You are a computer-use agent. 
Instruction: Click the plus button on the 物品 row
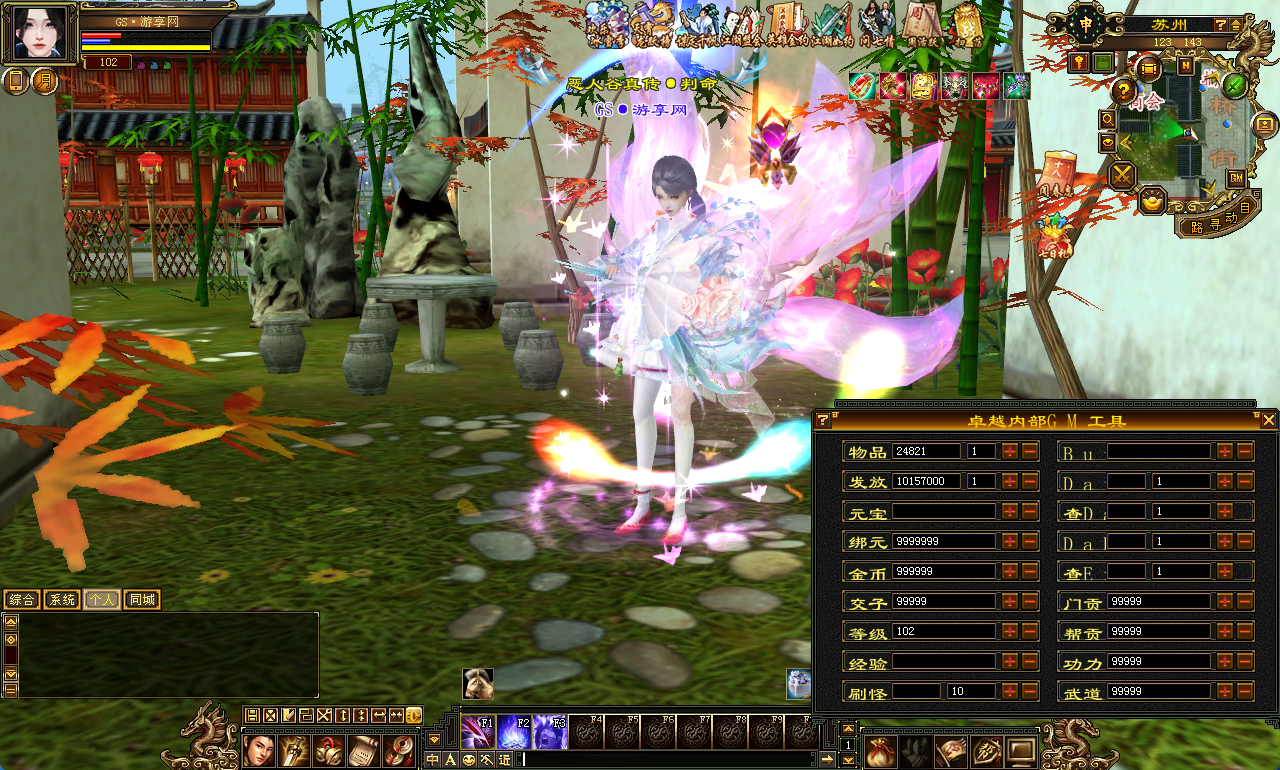(1010, 452)
